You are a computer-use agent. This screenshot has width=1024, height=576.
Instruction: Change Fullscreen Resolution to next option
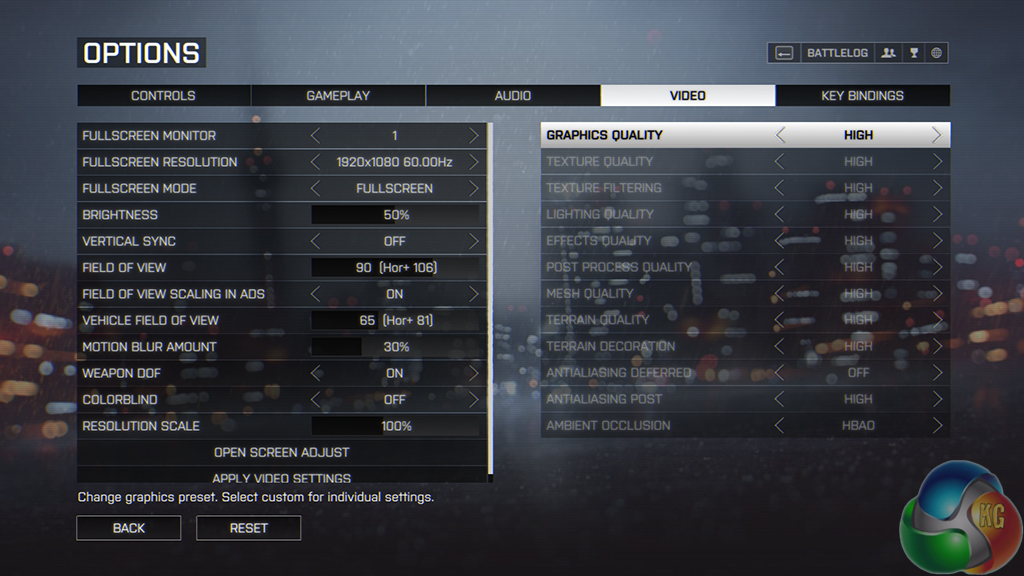pyautogui.click(x=474, y=162)
